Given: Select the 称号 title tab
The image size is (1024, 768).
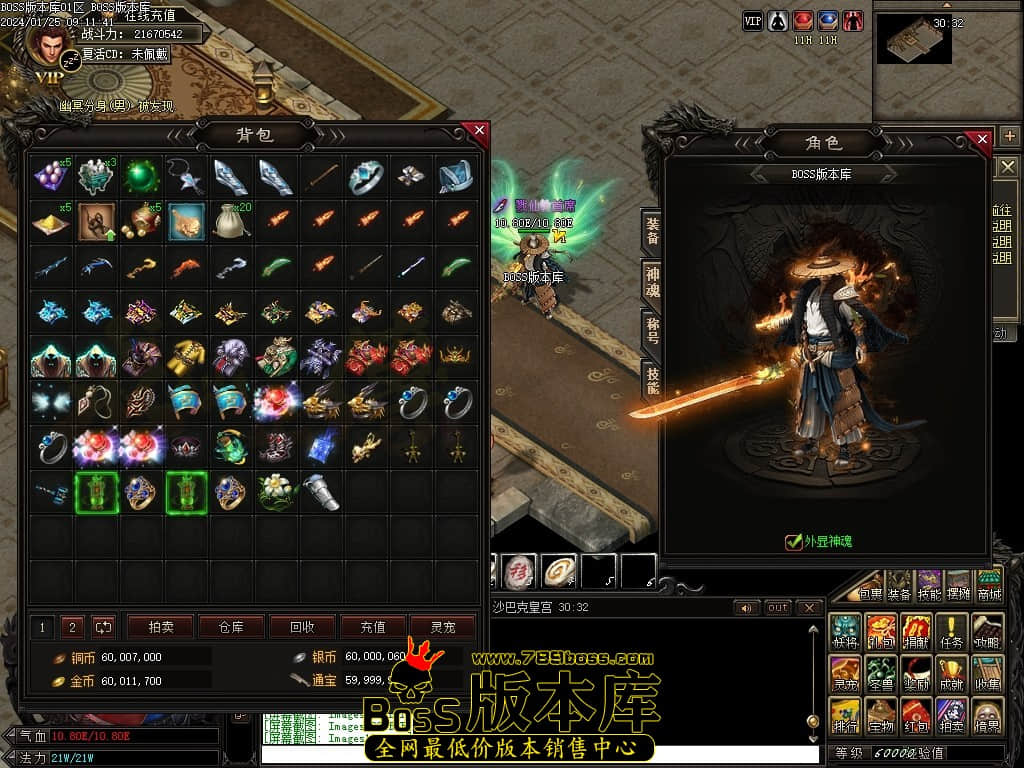Looking at the screenshot, I should (652, 331).
